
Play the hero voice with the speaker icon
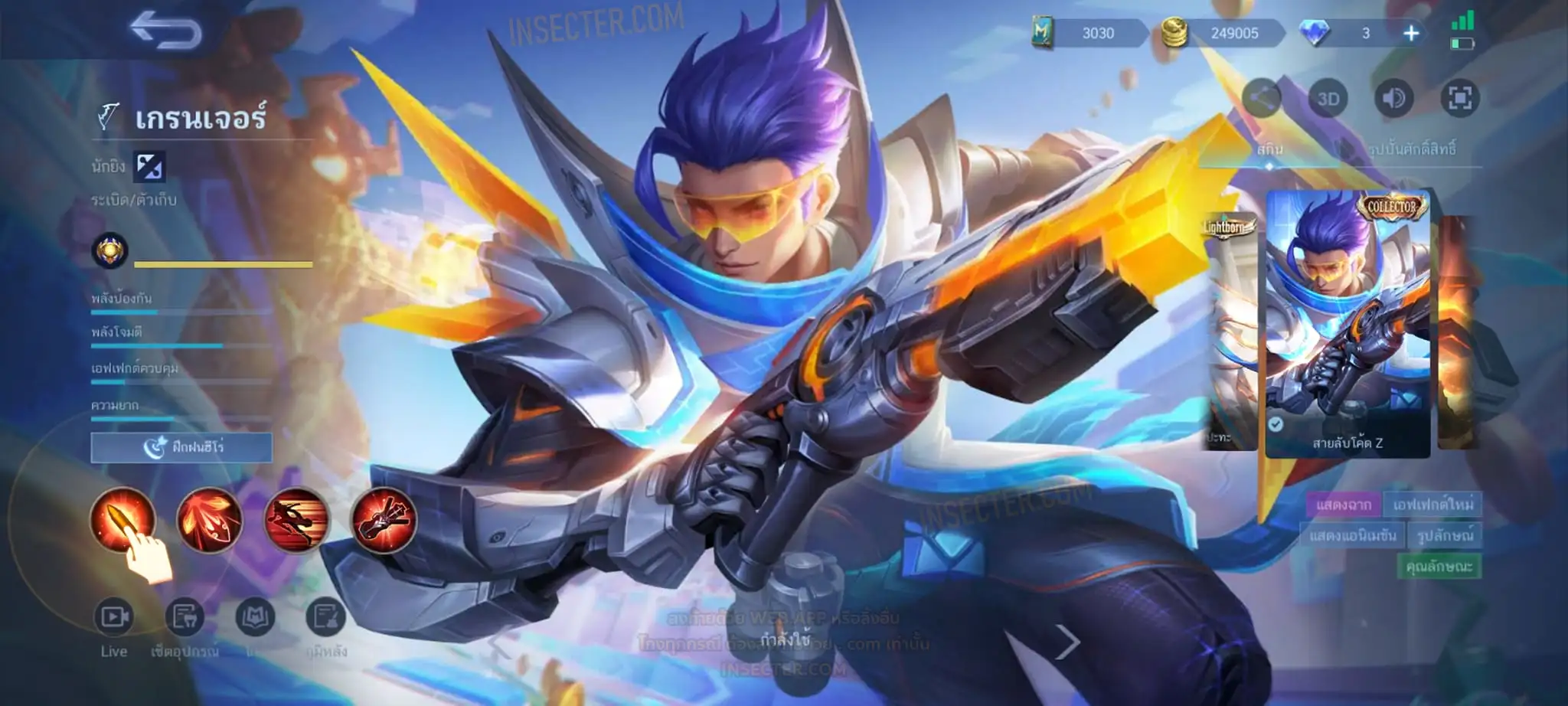[x=1394, y=99]
